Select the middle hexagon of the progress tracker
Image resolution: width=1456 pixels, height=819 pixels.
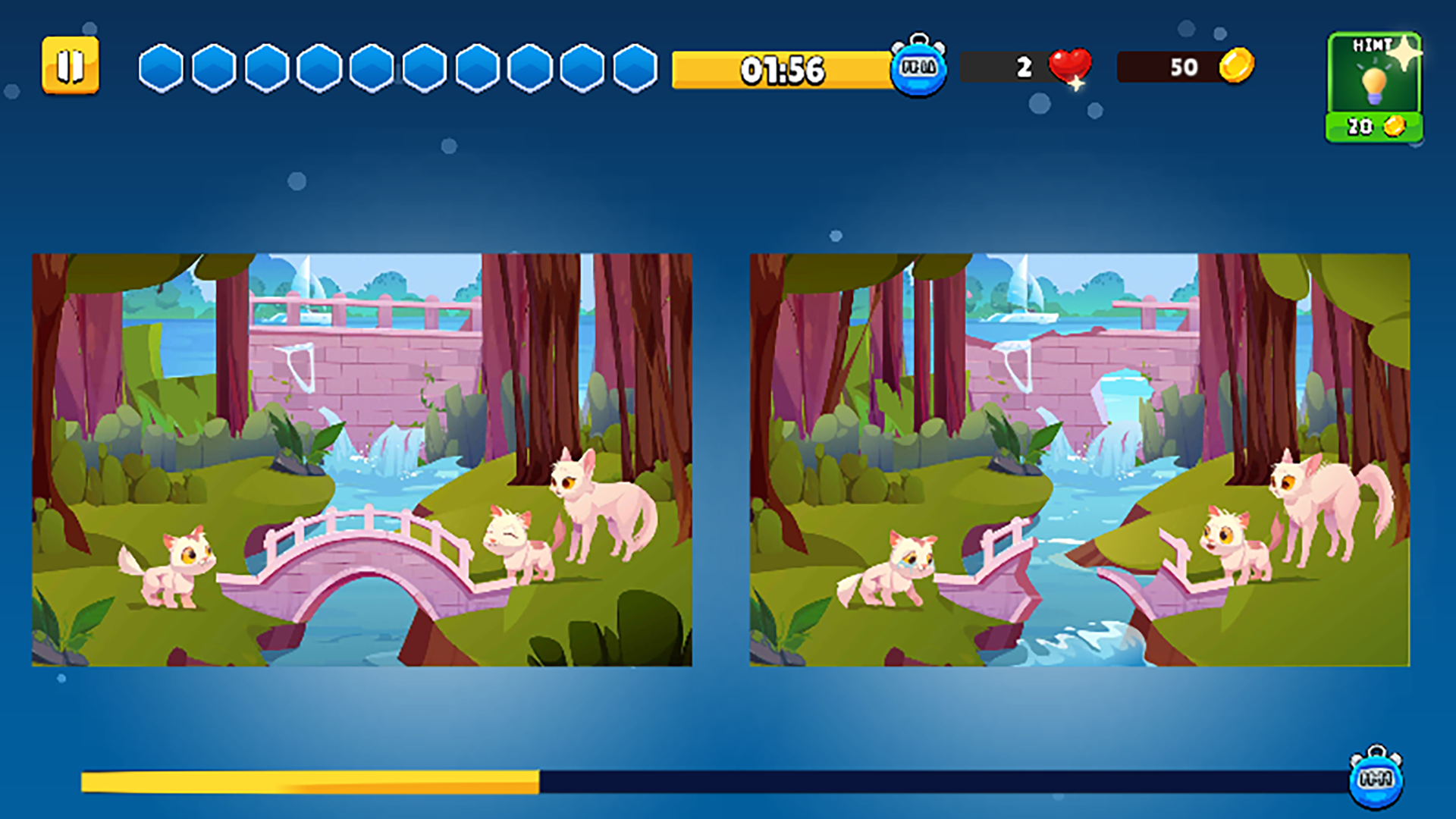(x=372, y=68)
